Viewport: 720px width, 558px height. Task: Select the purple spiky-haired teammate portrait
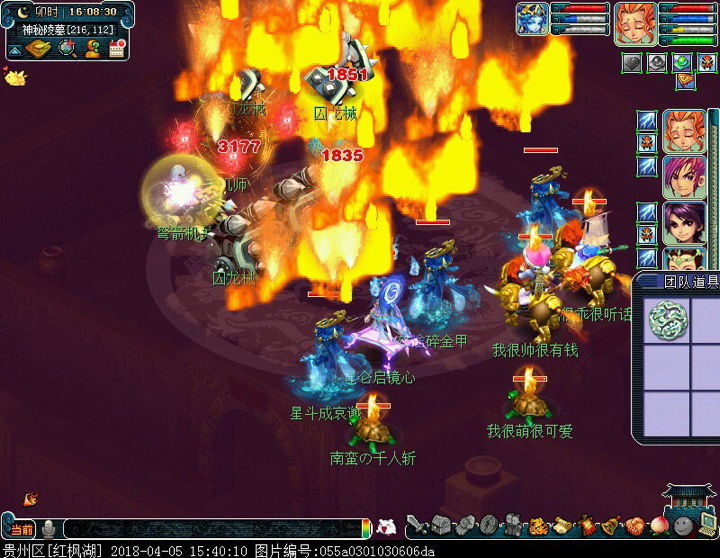coord(683,176)
